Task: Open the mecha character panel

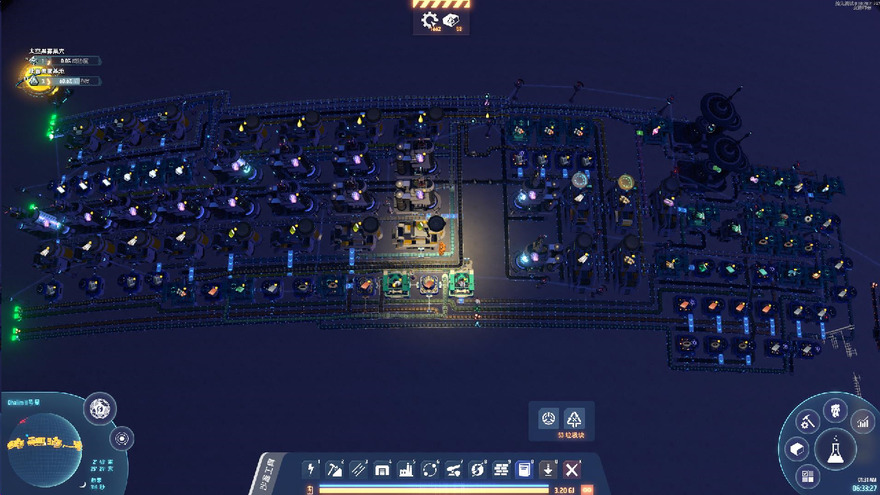Action: (x=835, y=410)
